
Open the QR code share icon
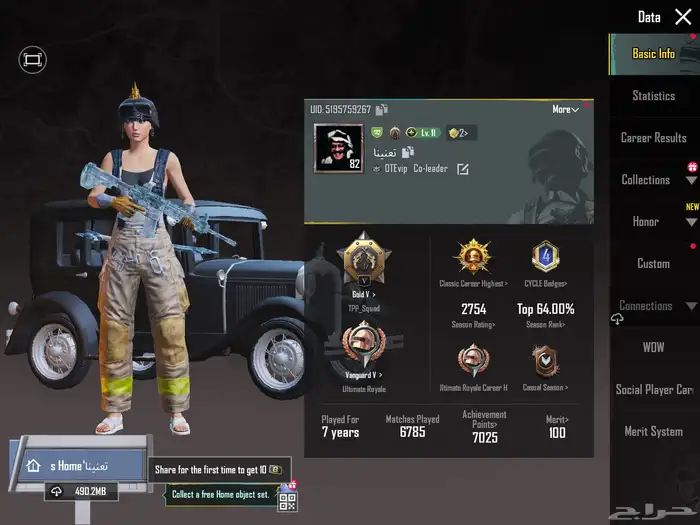coord(288,500)
